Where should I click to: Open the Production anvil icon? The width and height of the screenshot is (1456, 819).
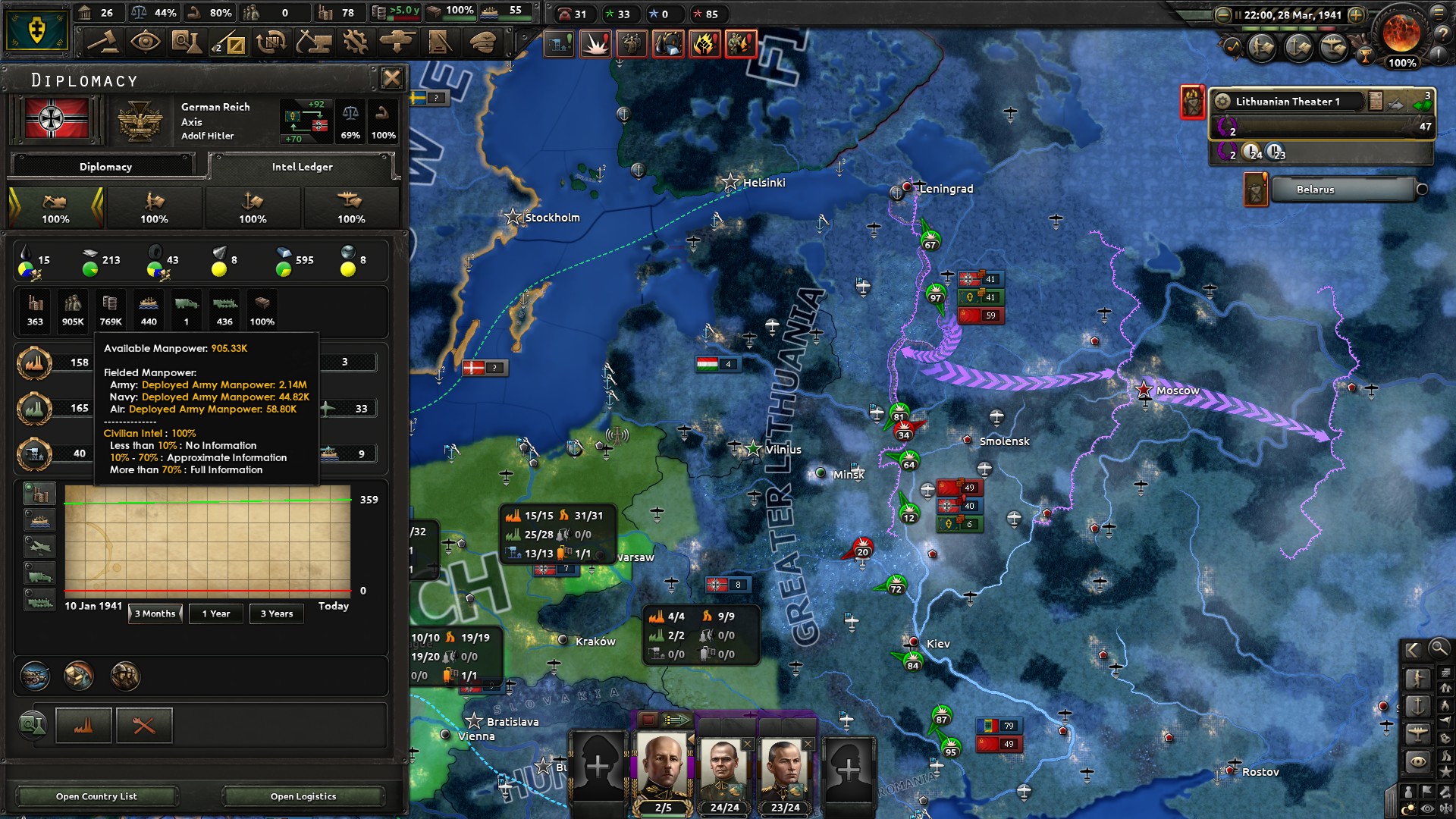313,43
